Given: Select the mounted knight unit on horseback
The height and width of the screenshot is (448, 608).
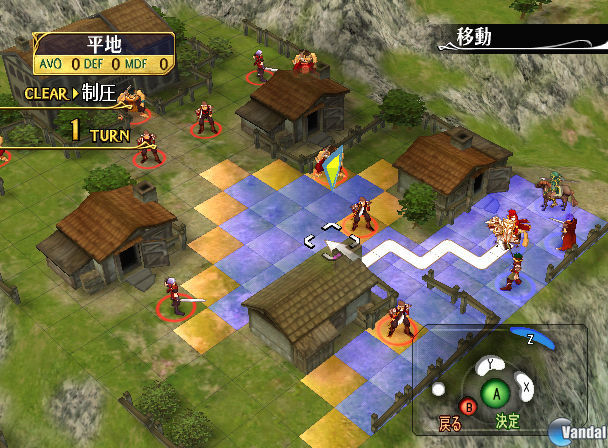Looking at the screenshot, I should [552, 190].
